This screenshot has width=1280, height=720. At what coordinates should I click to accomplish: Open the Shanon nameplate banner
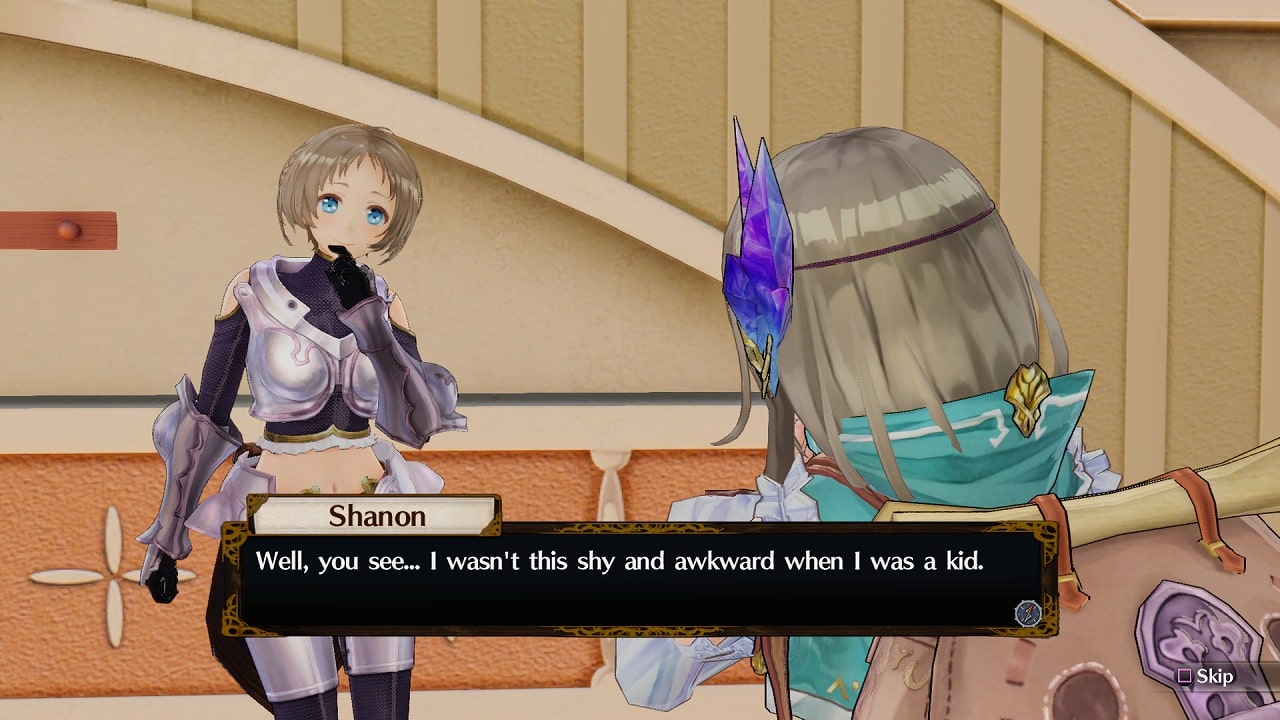378,516
